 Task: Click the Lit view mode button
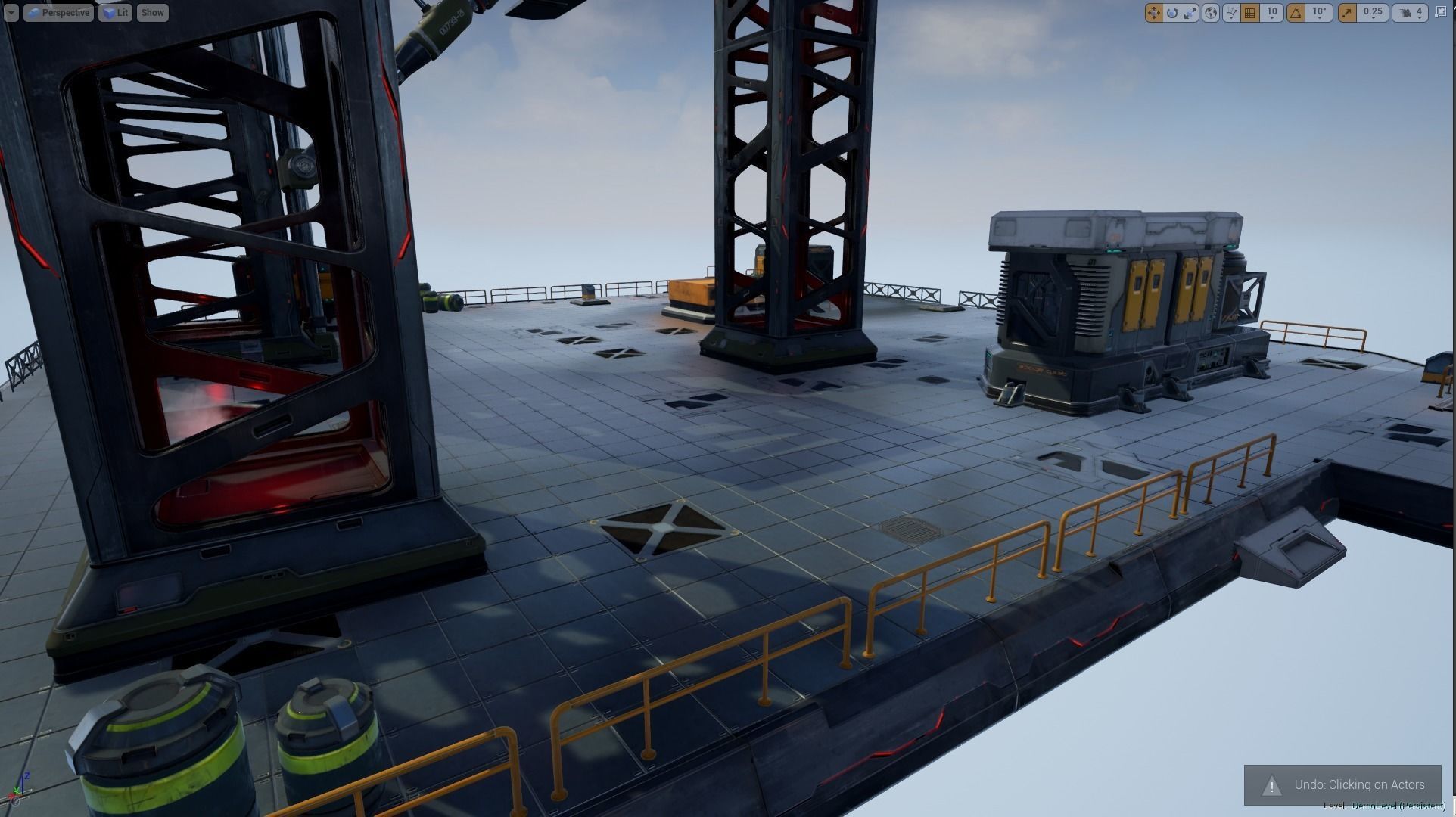pyautogui.click(x=115, y=12)
